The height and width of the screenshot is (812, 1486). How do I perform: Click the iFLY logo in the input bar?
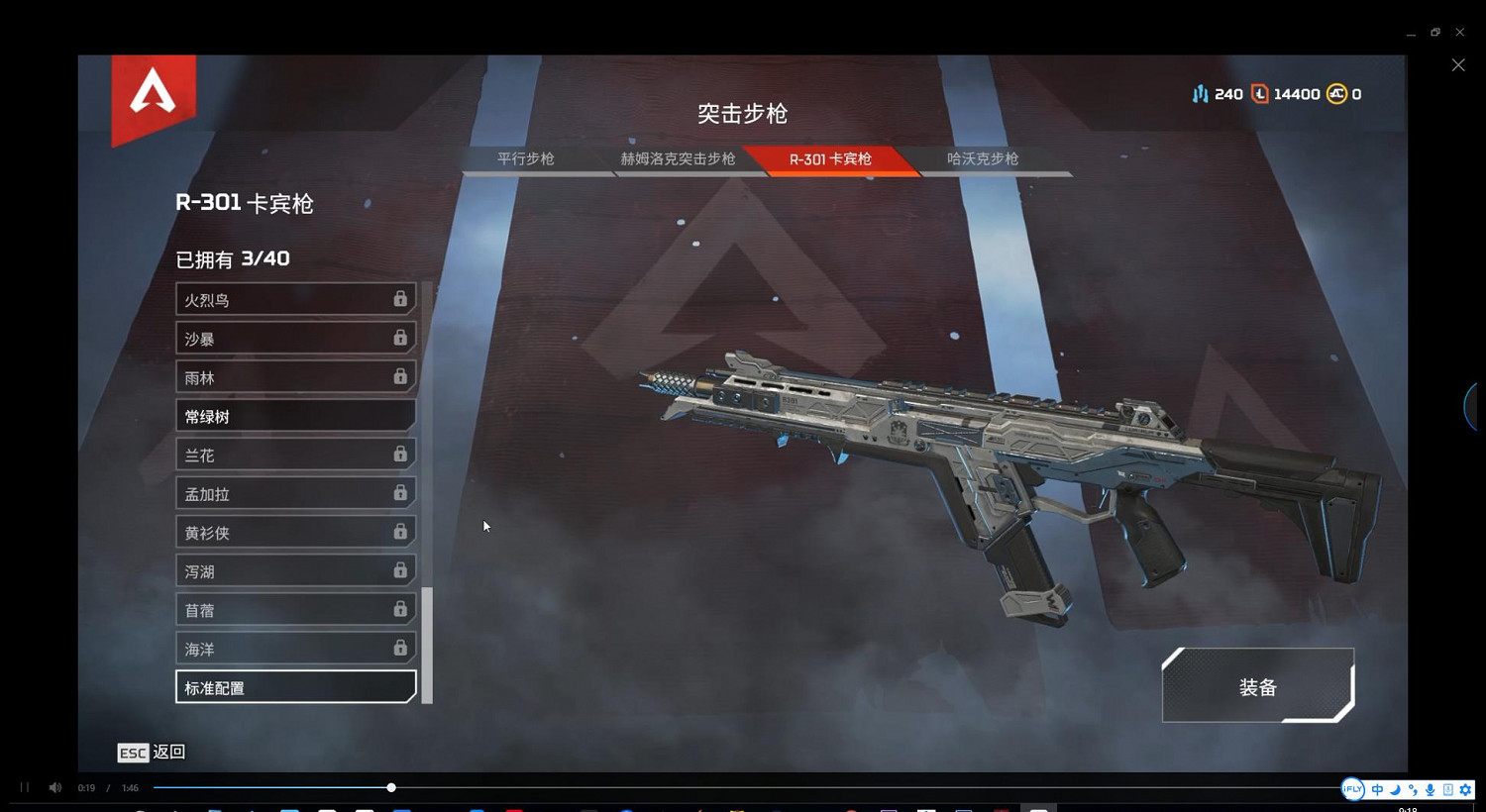(1352, 789)
